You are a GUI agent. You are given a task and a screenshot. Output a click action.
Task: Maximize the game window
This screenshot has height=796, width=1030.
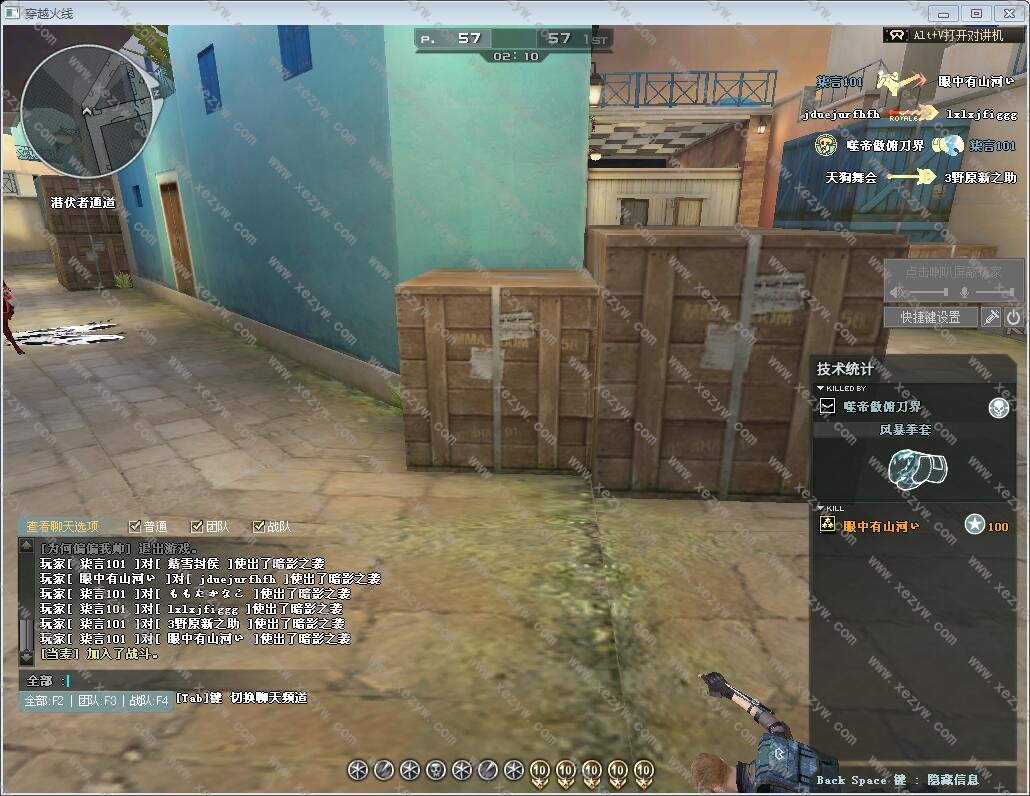tap(977, 13)
